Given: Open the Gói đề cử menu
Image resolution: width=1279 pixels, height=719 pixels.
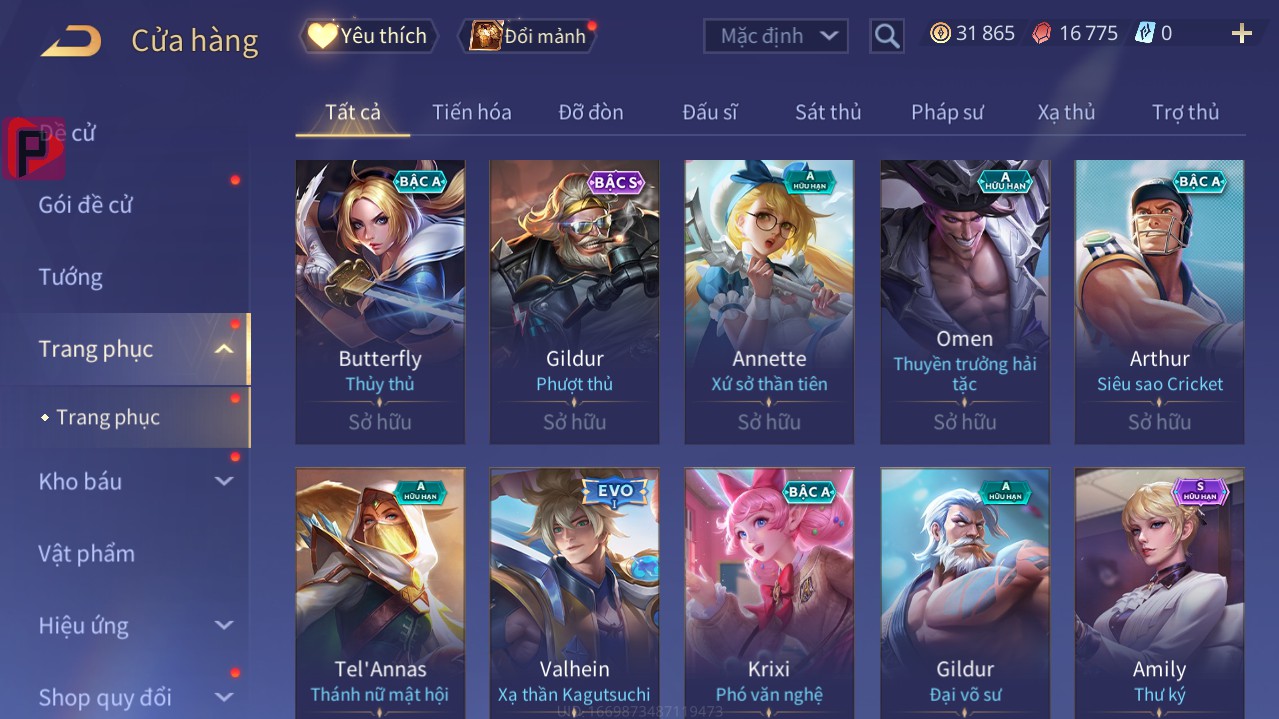Looking at the screenshot, I should coord(86,205).
